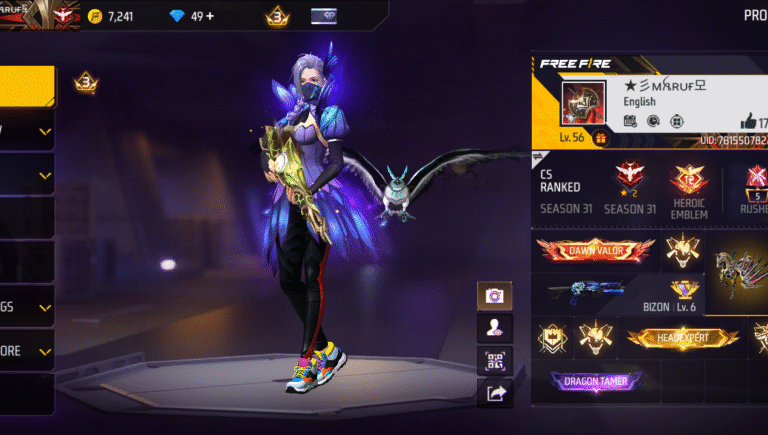Screen dimensions: 768x435
Task: Select the player avatar portrait
Action: pos(582,104)
